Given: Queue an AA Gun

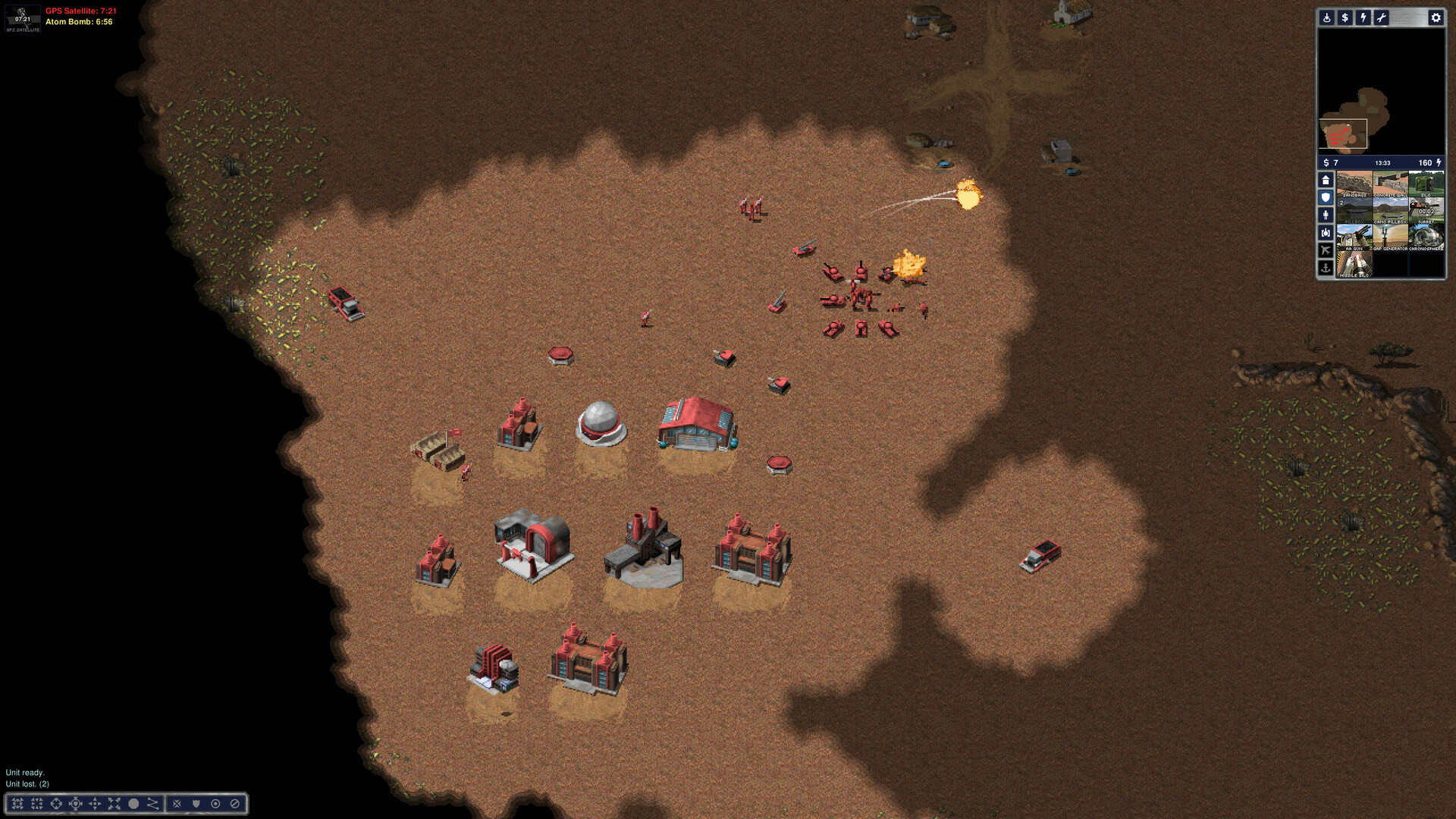Looking at the screenshot, I should (1354, 237).
